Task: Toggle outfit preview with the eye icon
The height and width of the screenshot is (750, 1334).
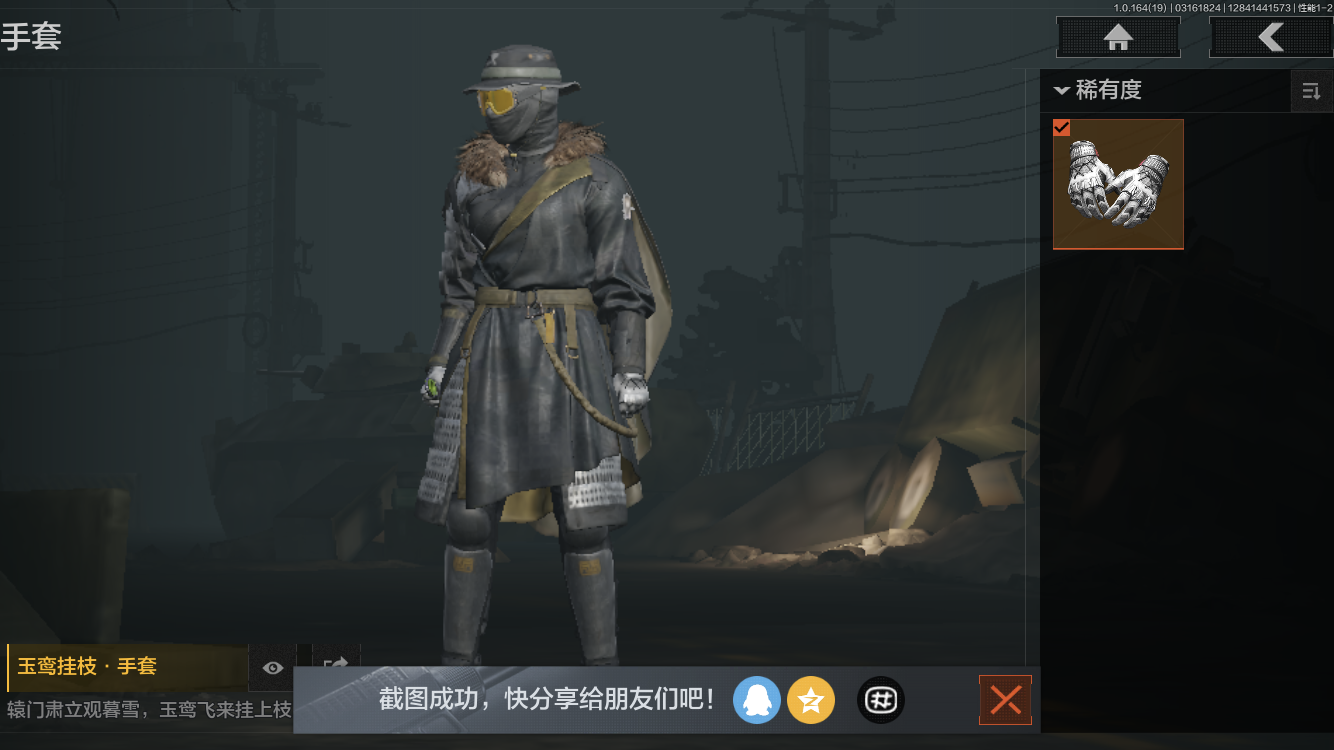Action: pos(273,668)
